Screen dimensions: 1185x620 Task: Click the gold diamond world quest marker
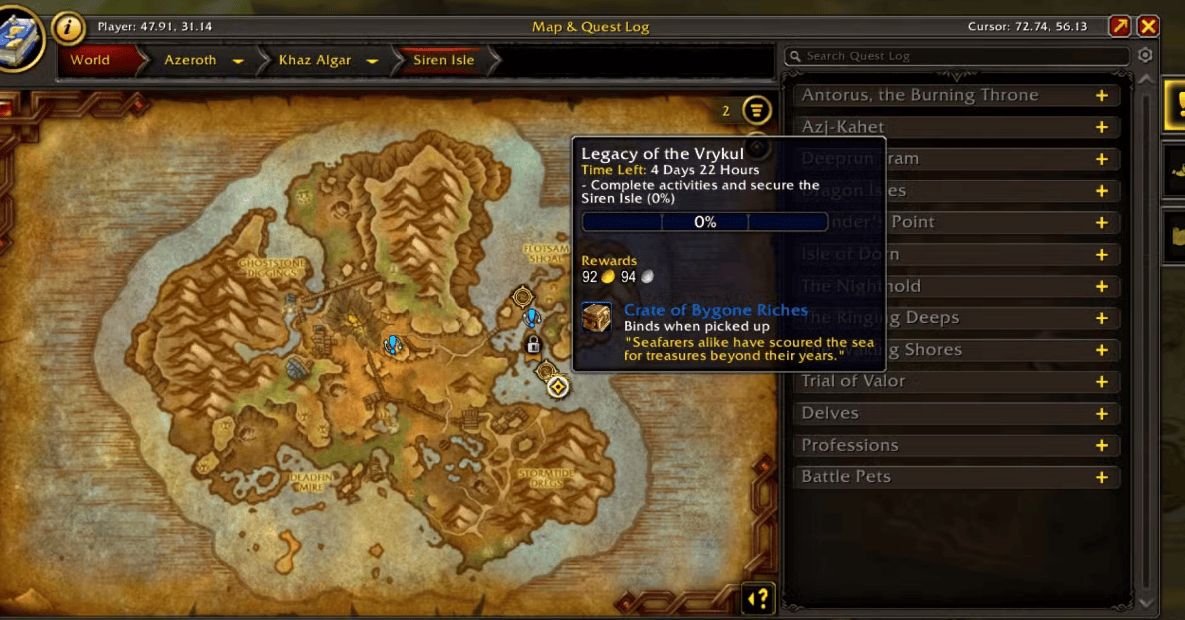[x=558, y=386]
